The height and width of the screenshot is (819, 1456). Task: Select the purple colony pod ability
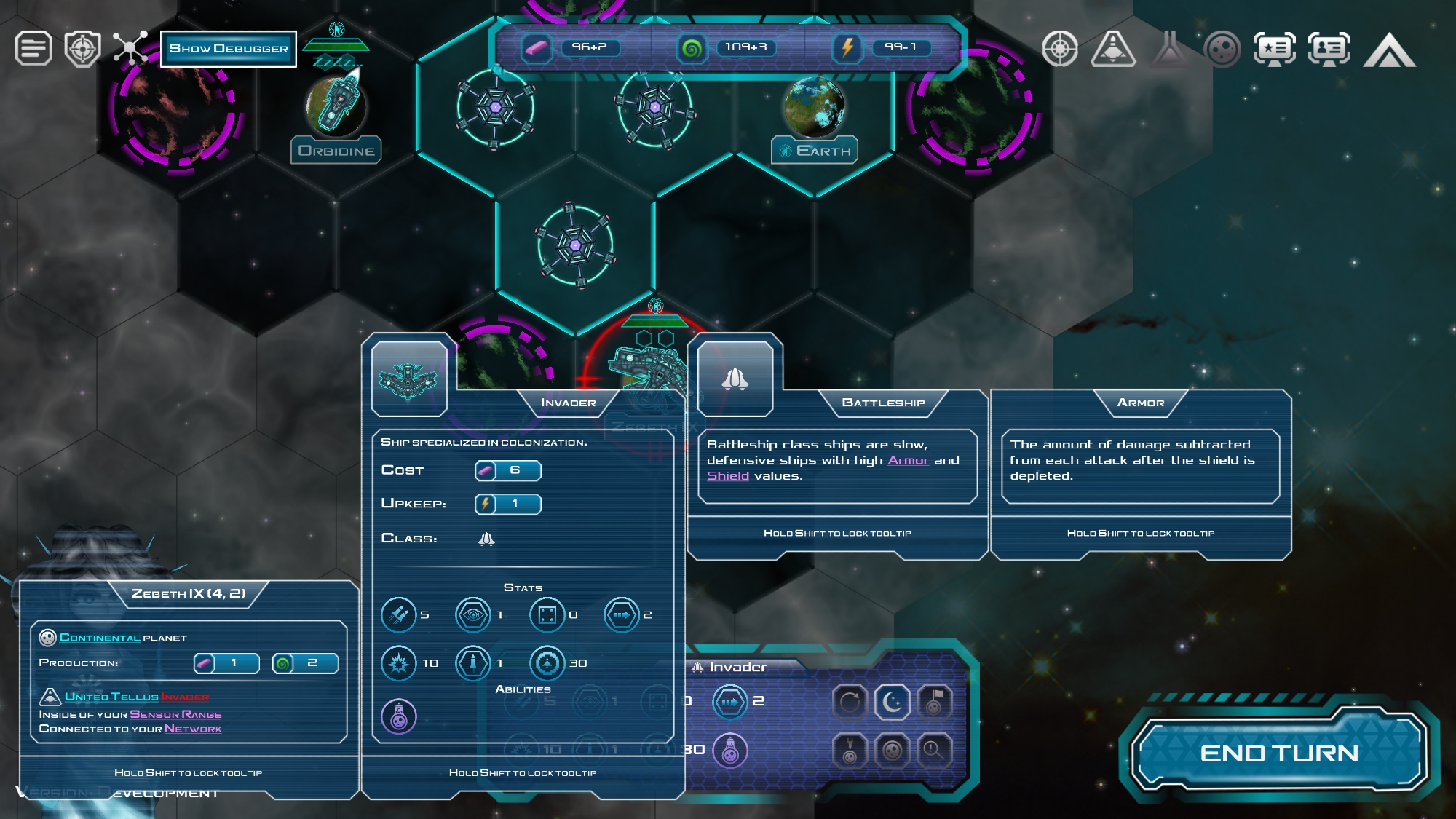coord(399,716)
